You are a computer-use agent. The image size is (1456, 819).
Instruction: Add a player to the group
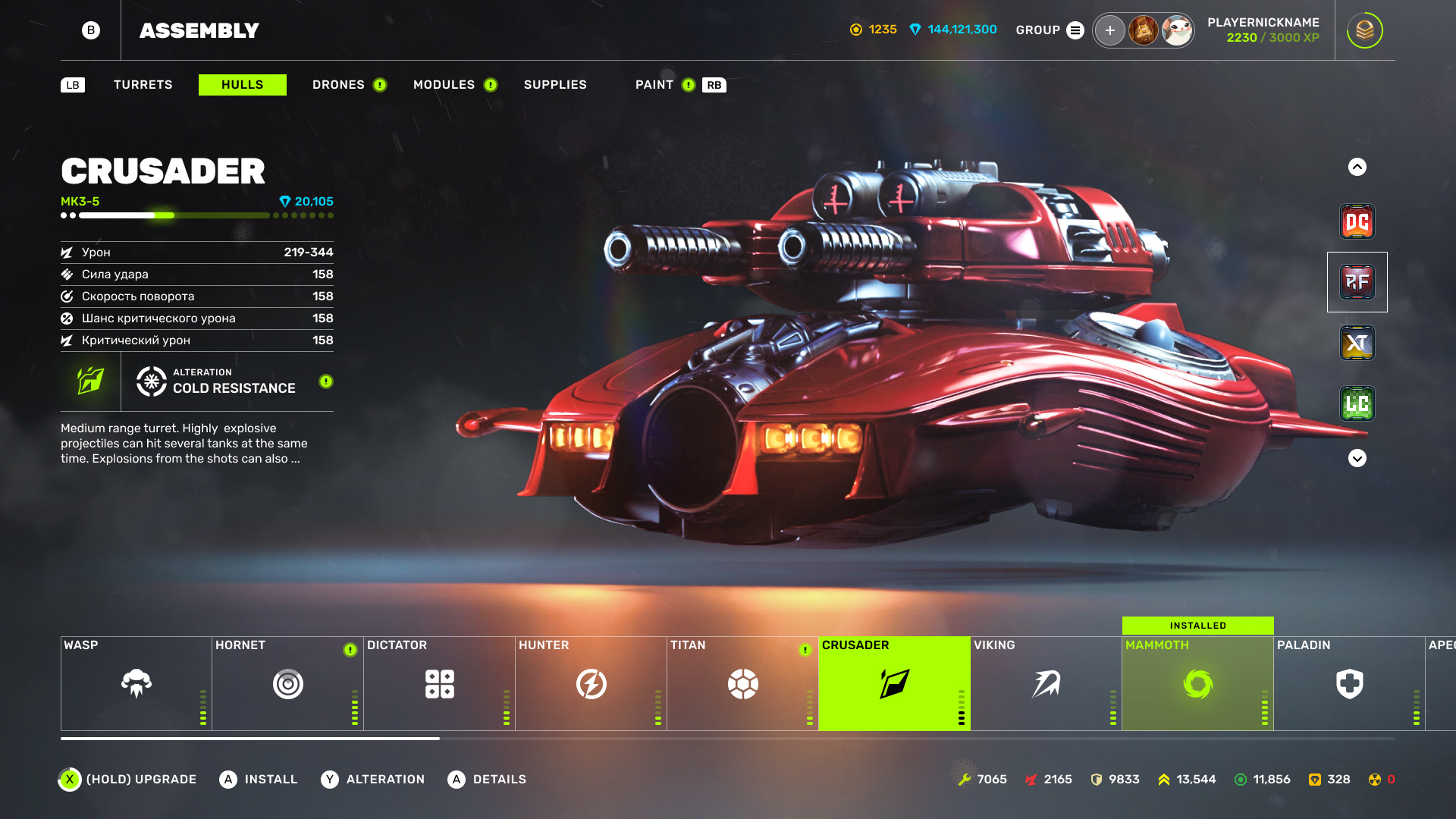(1109, 30)
